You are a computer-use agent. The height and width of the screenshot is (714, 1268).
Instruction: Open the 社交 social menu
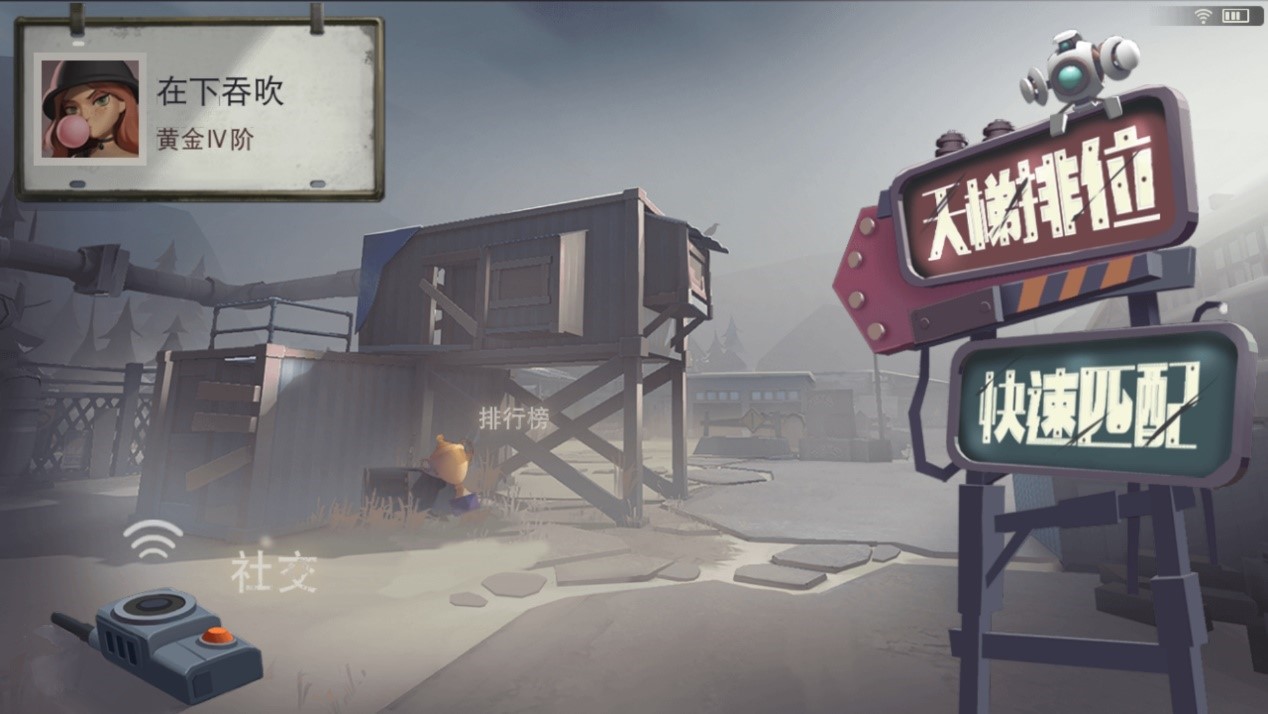point(274,573)
